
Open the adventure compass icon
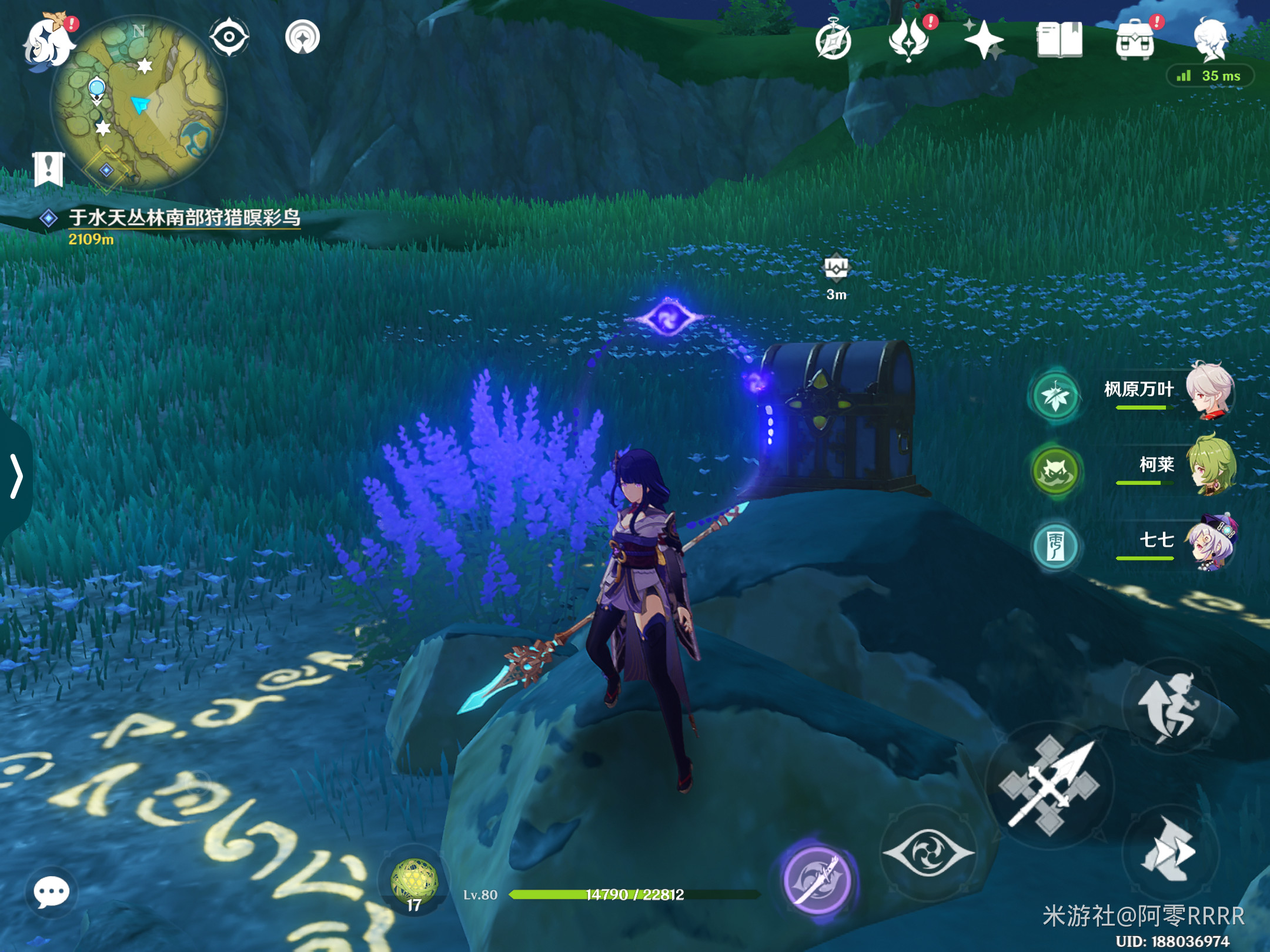point(833,41)
